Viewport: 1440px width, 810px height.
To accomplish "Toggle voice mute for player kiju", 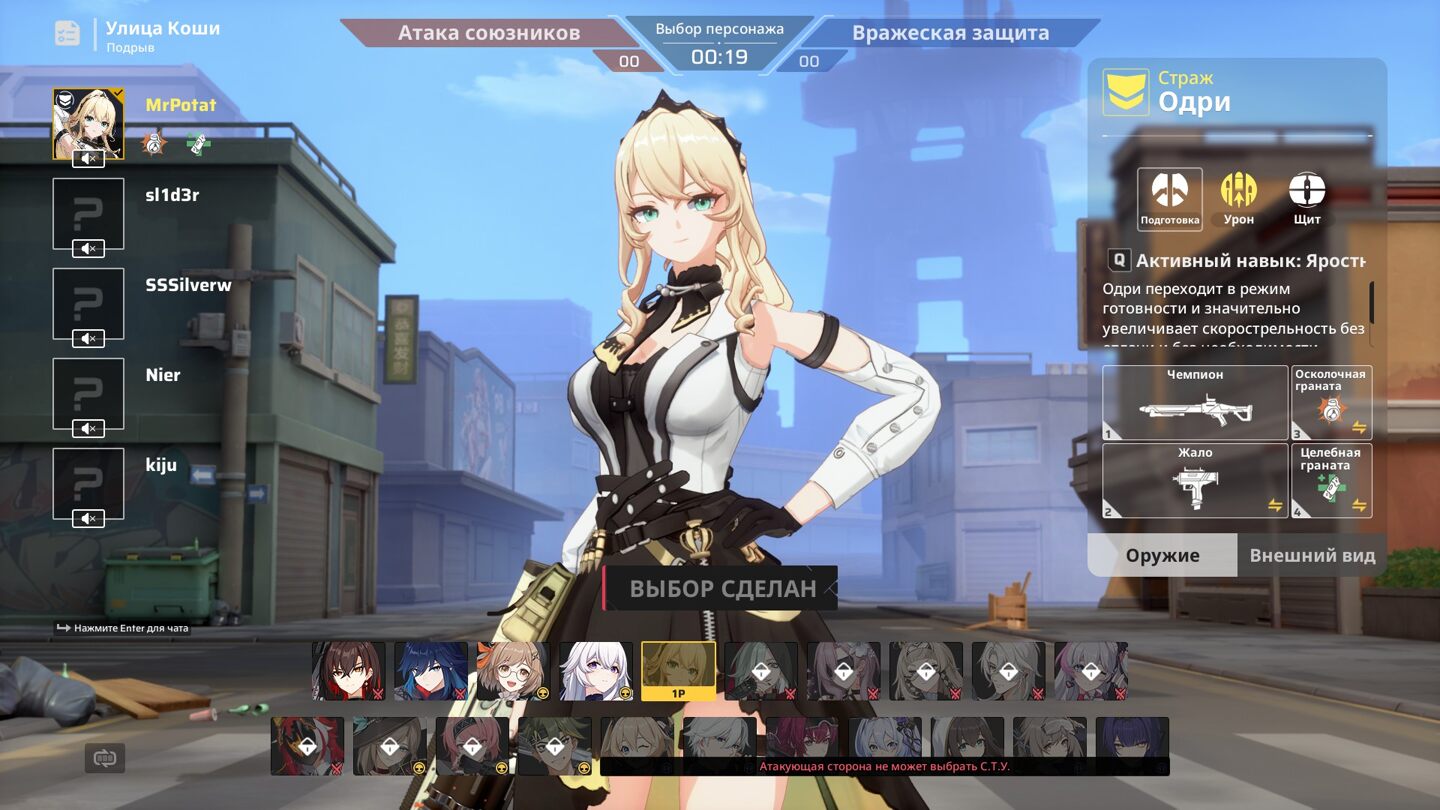I will tap(89, 518).
